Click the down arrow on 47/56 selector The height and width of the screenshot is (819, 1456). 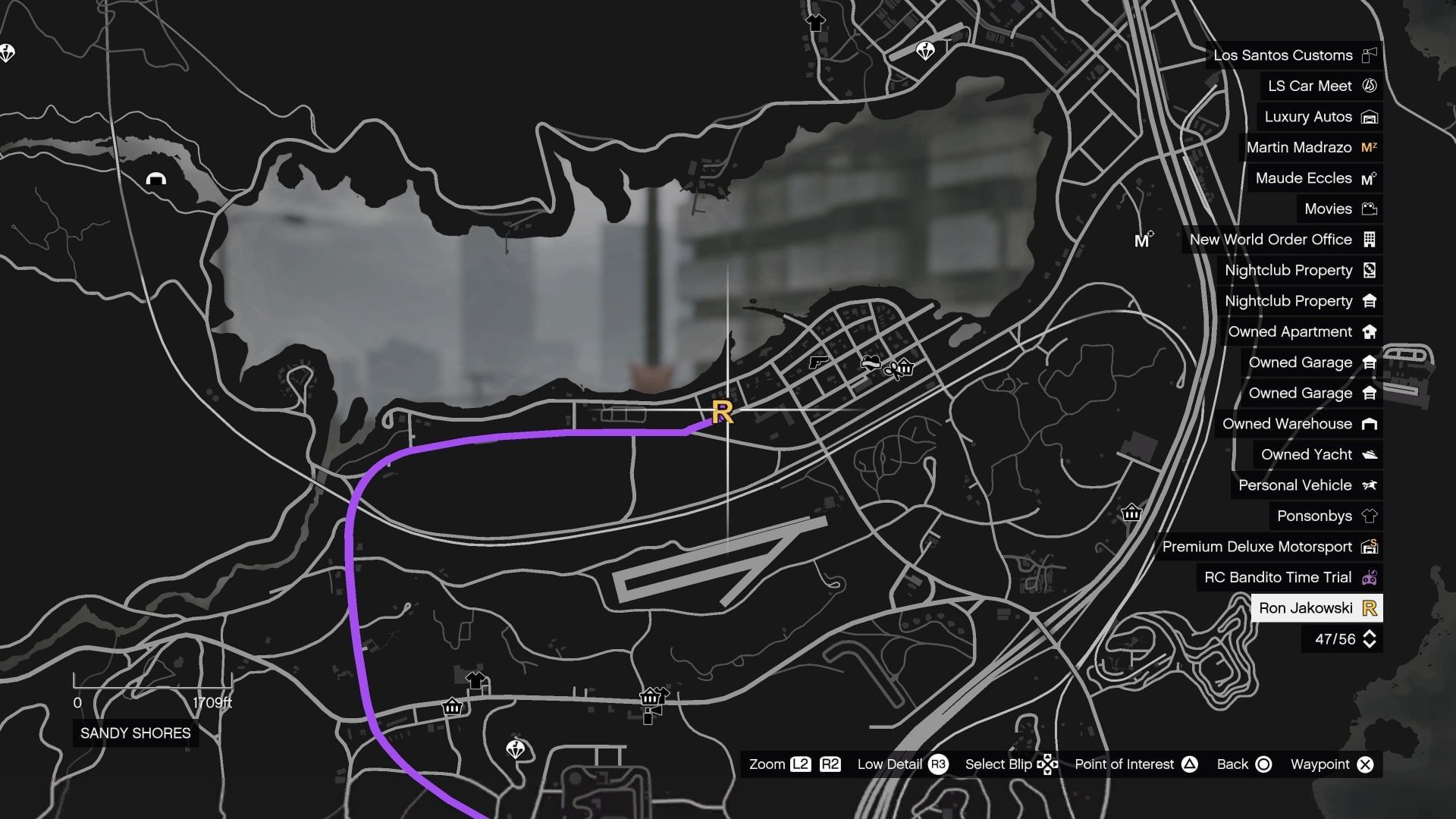pos(1370,645)
